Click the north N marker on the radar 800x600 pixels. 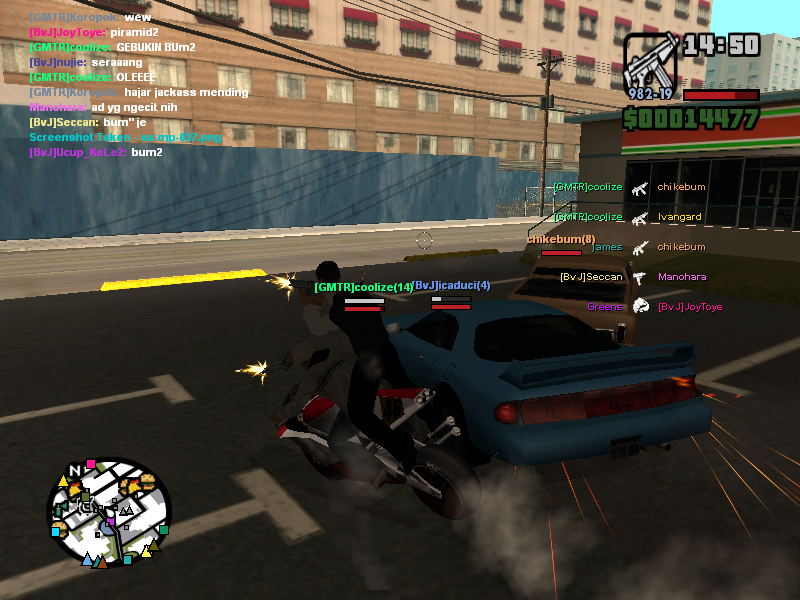pos(75,470)
